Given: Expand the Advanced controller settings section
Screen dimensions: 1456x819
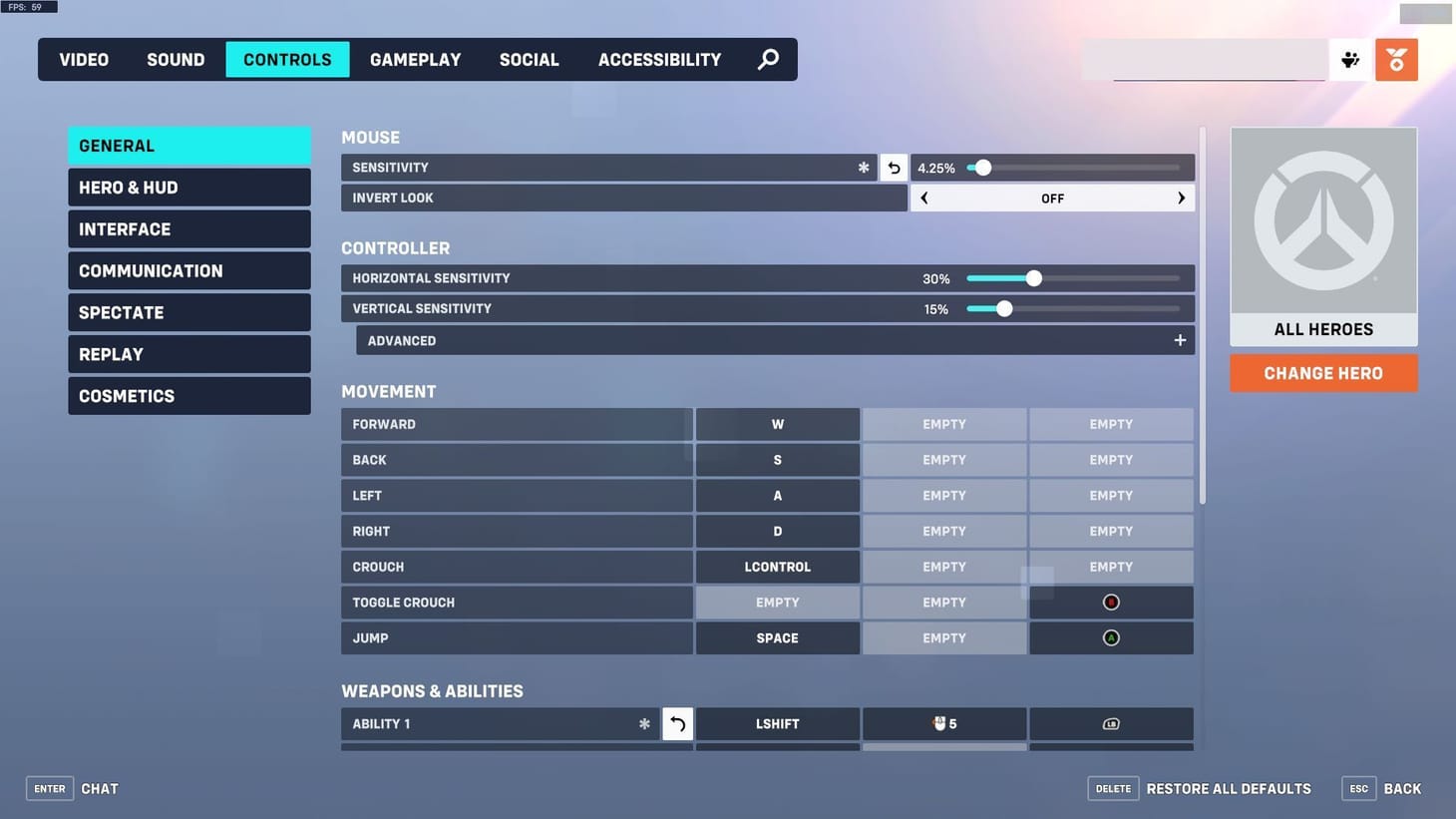Looking at the screenshot, I should (1176, 338).
